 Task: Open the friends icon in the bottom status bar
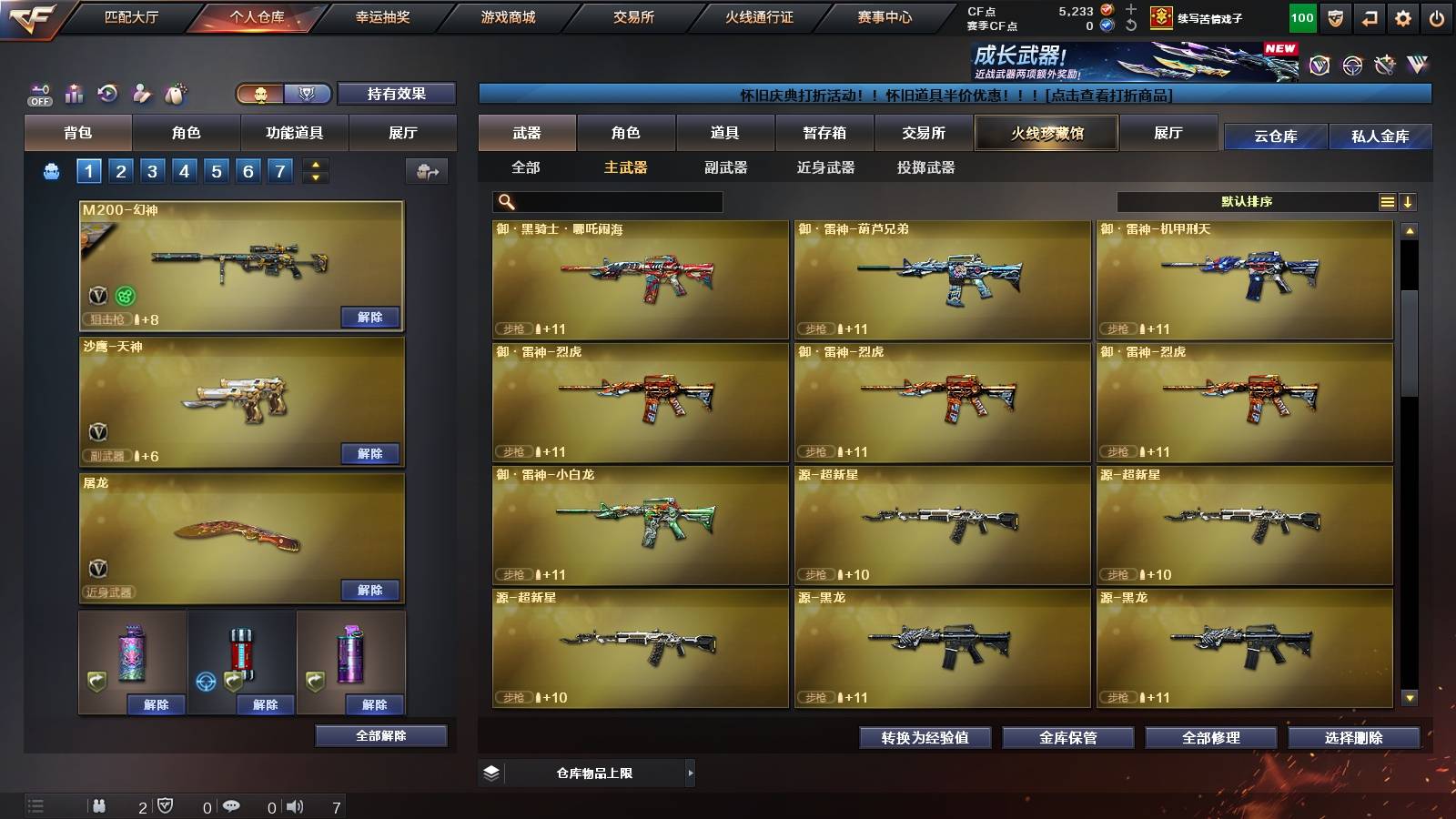(98, 804)
